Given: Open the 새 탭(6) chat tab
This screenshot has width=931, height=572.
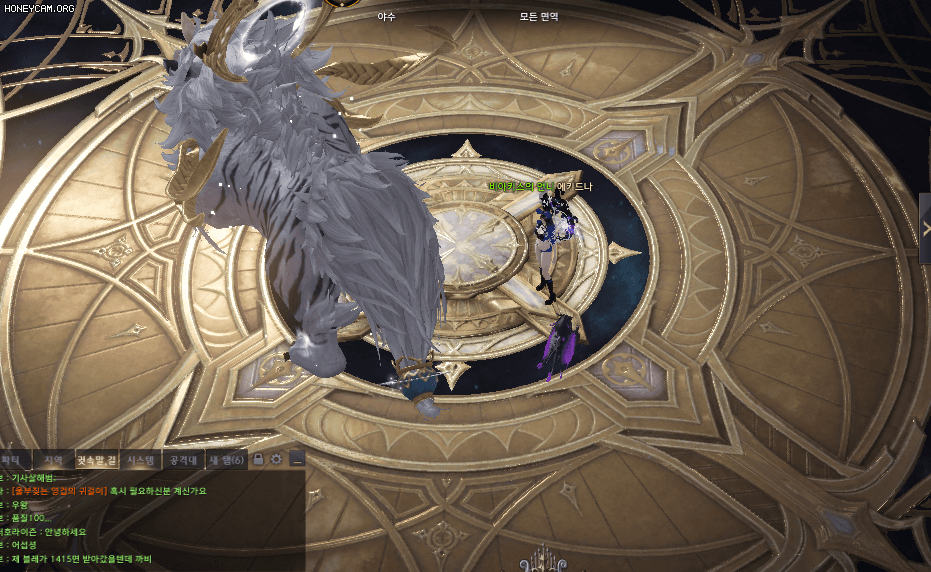Looking at the screenshot, I should click(225, 460).
